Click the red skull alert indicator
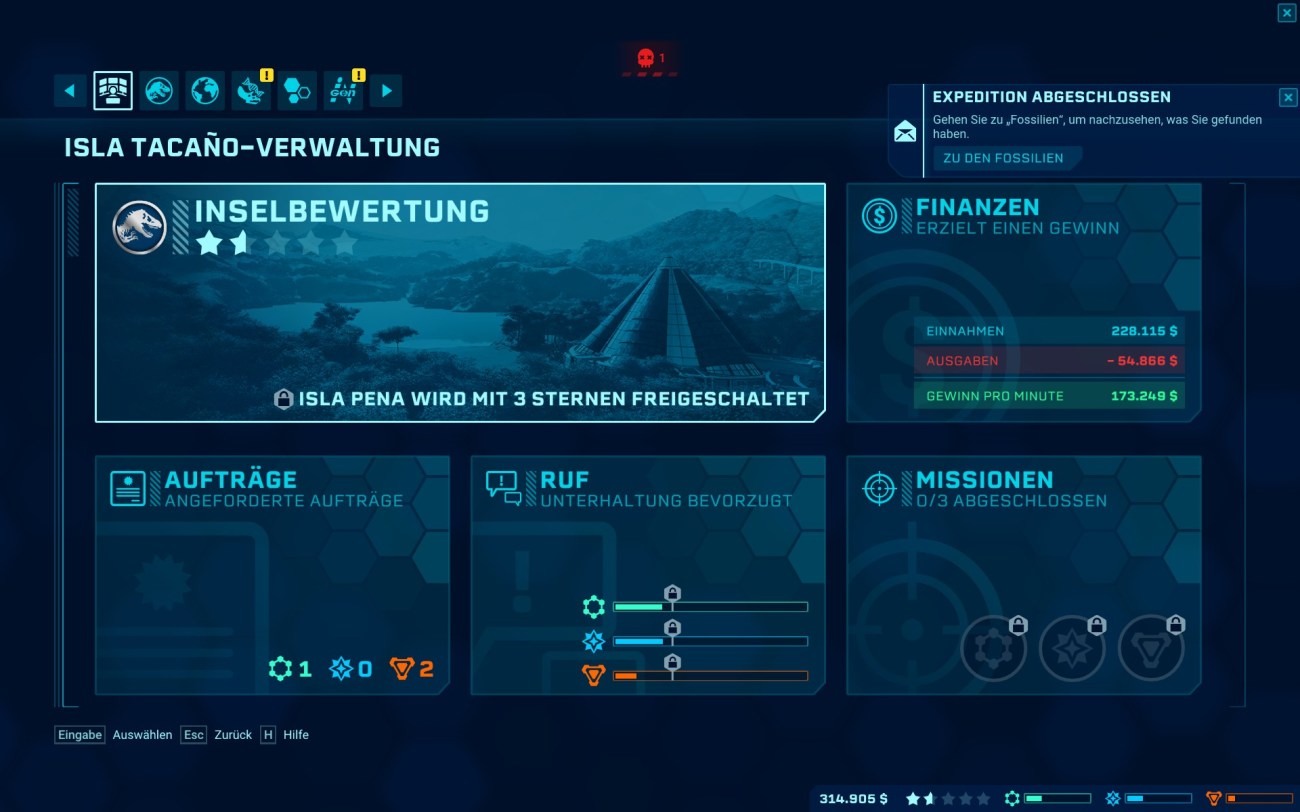 click(x=650, y=59)
